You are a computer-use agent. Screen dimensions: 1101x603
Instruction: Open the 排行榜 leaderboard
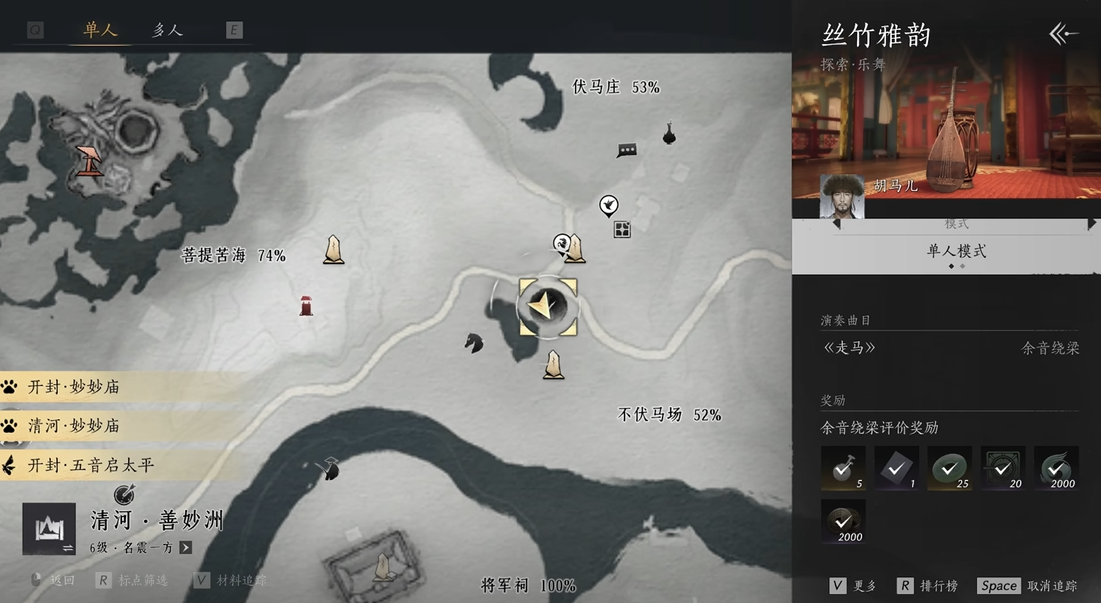pyautogui.click(x=931, y=586)
